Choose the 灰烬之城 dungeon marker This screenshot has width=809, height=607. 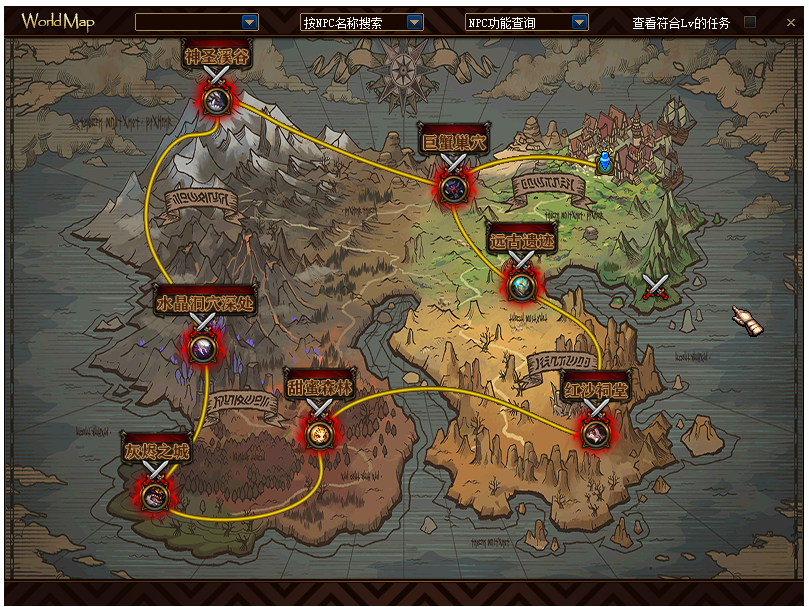click(x=154, y=494)
